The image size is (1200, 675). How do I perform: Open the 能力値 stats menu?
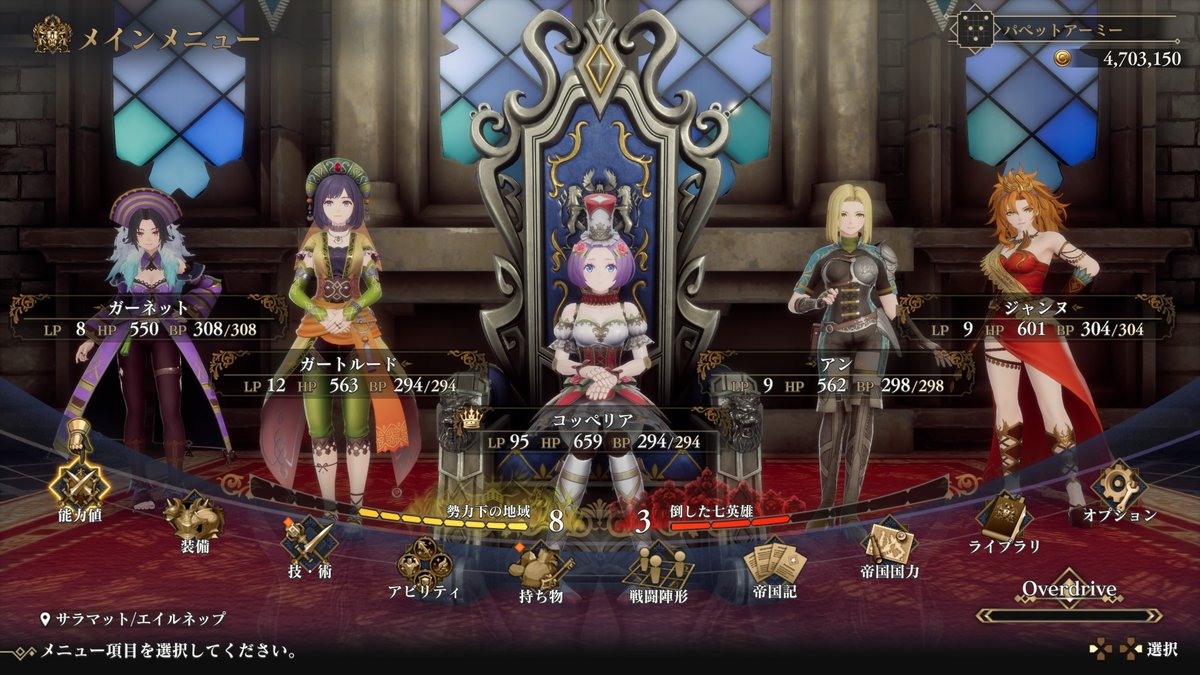coord(80,487)
